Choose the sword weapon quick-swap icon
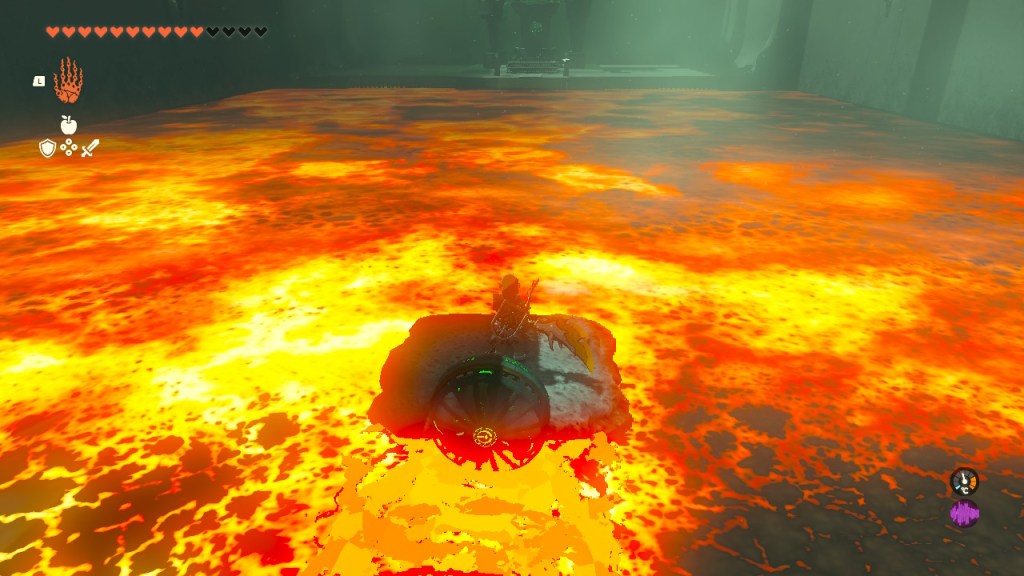 point(90,148)
